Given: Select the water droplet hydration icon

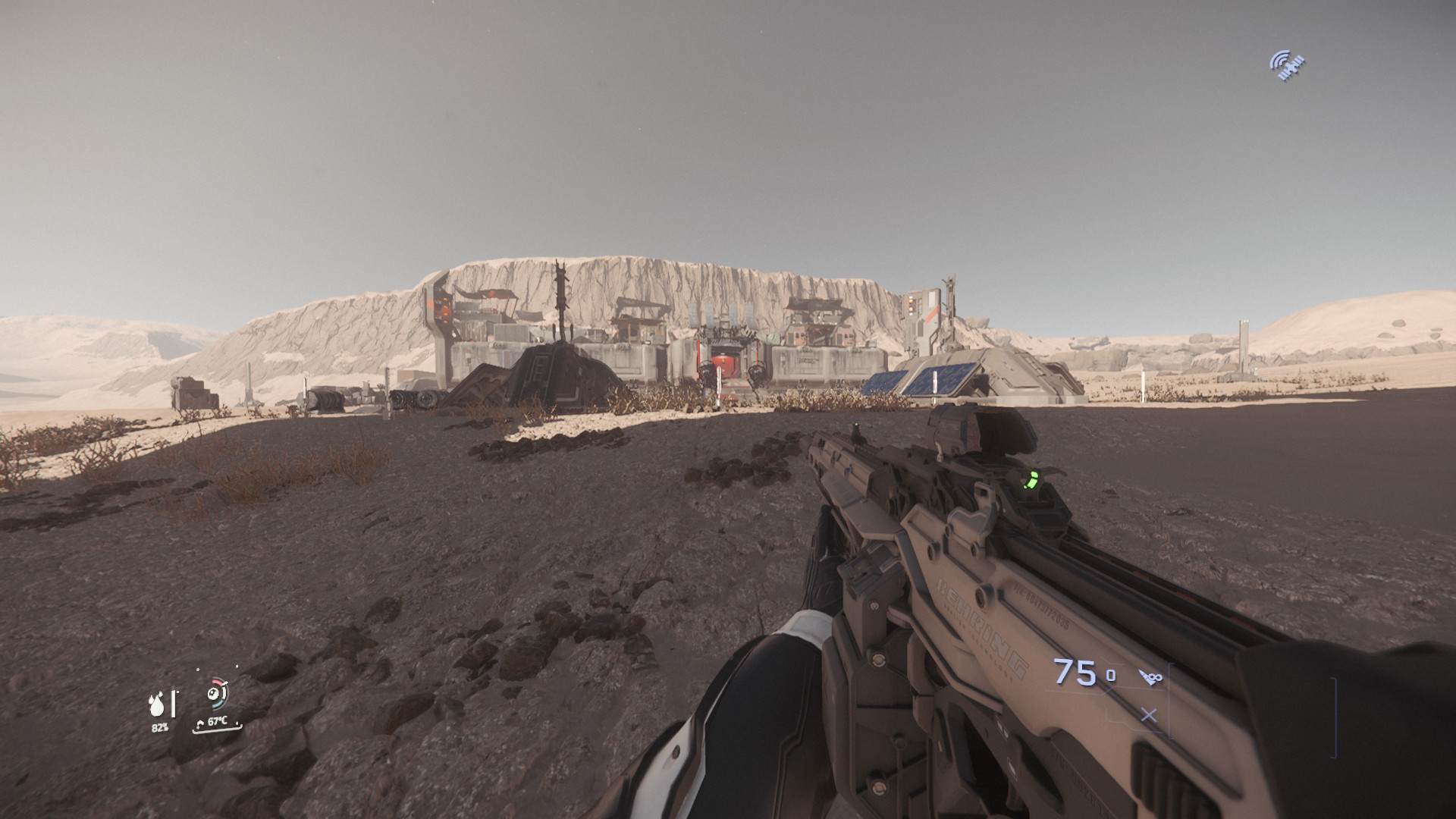Looking at the screenshot, I should [158, 705].
